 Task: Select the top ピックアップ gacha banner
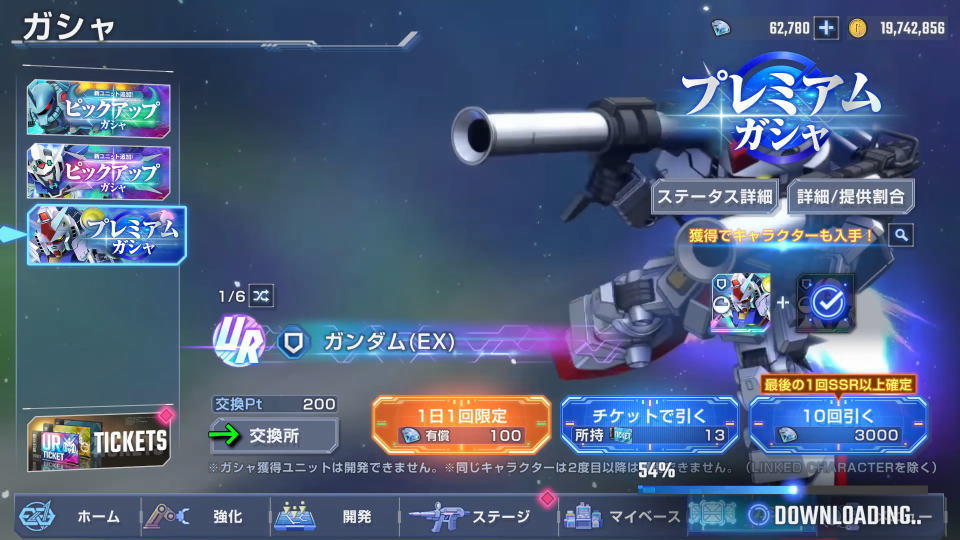point(99,107)
